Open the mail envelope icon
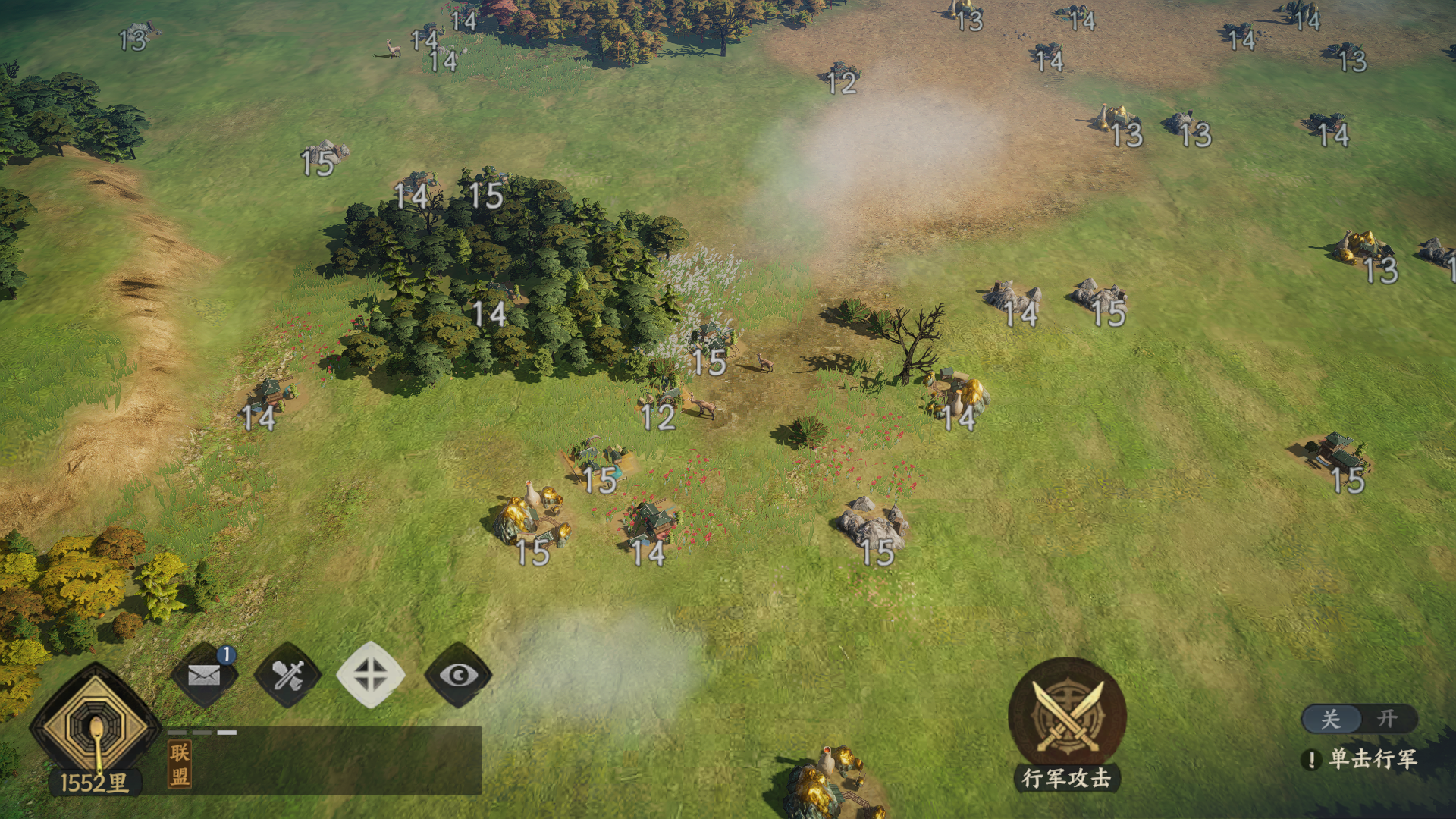The height and width of the screenshot is (819, 1456). 203,675
